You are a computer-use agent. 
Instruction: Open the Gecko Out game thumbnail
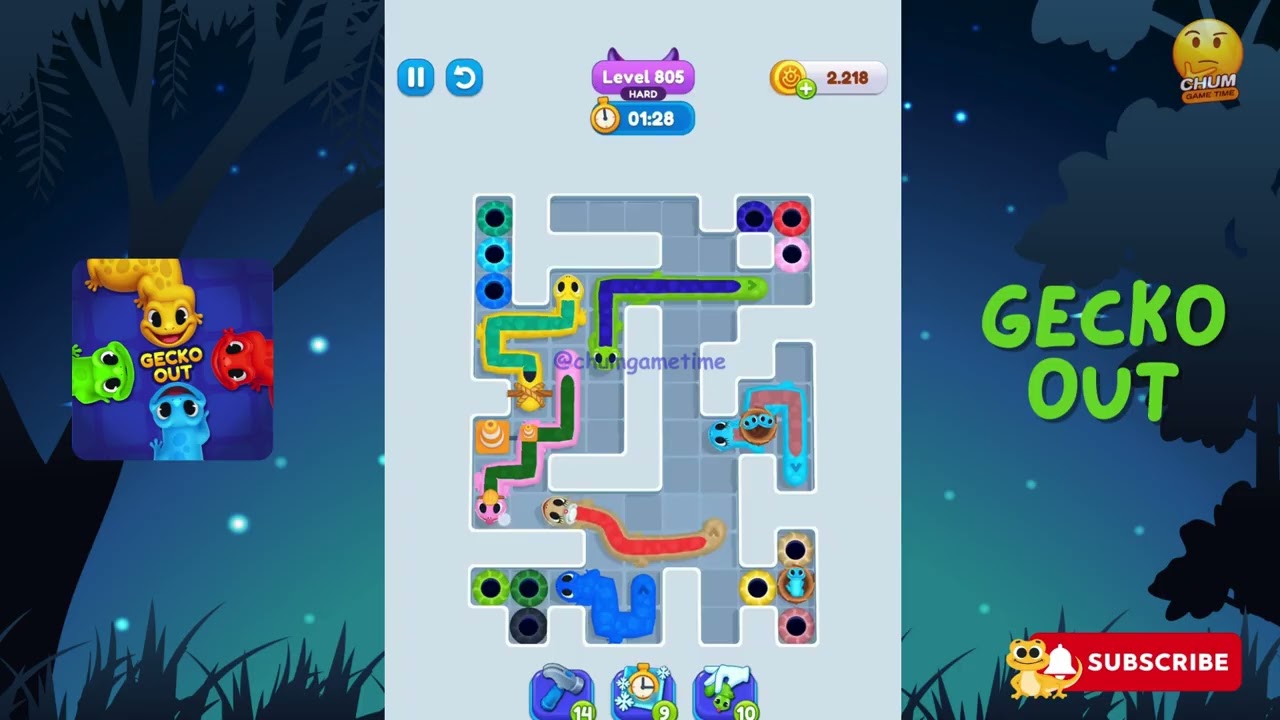coord(172,360)
